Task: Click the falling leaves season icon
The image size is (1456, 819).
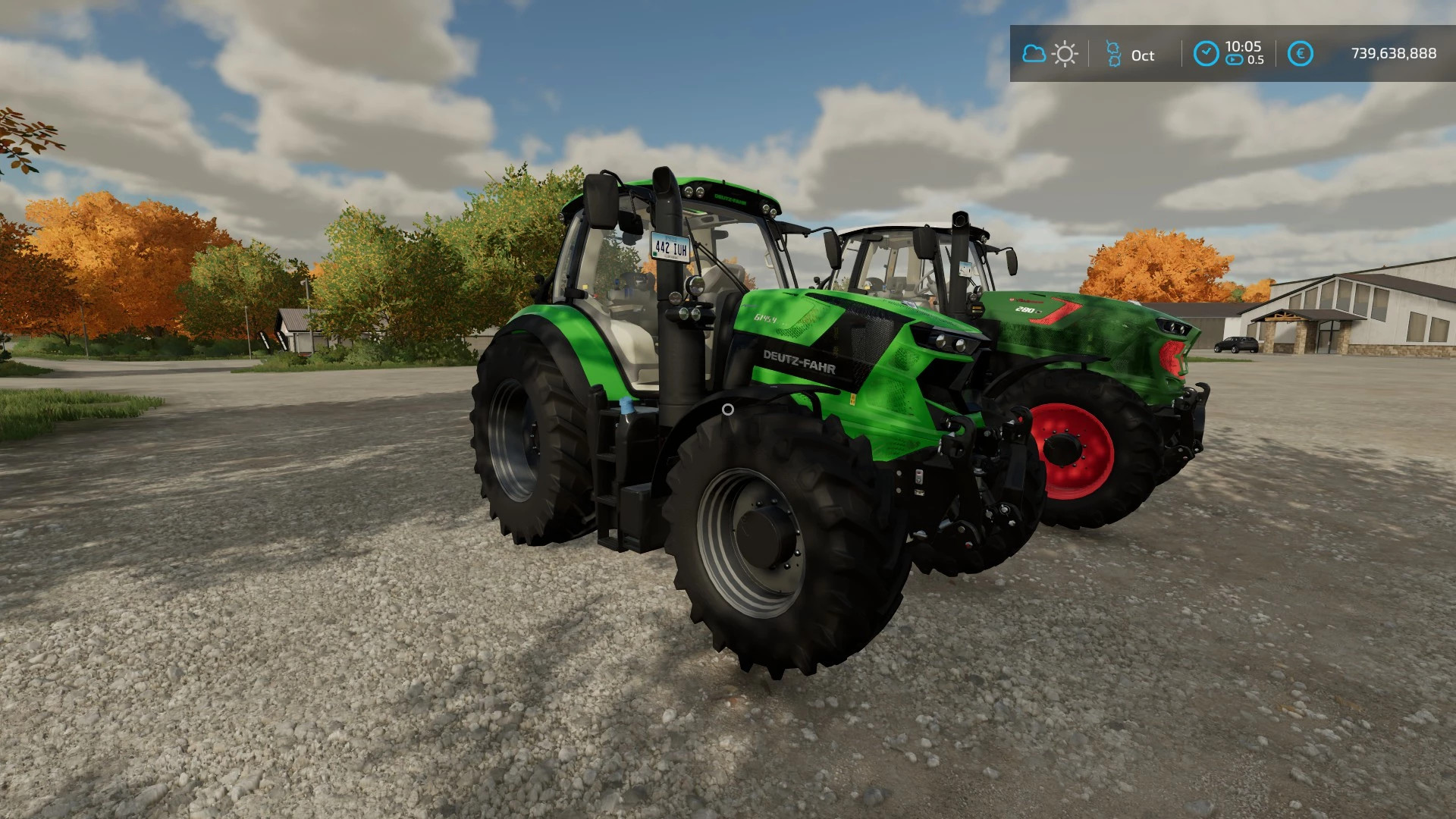Action: [x=1115, y=54]
